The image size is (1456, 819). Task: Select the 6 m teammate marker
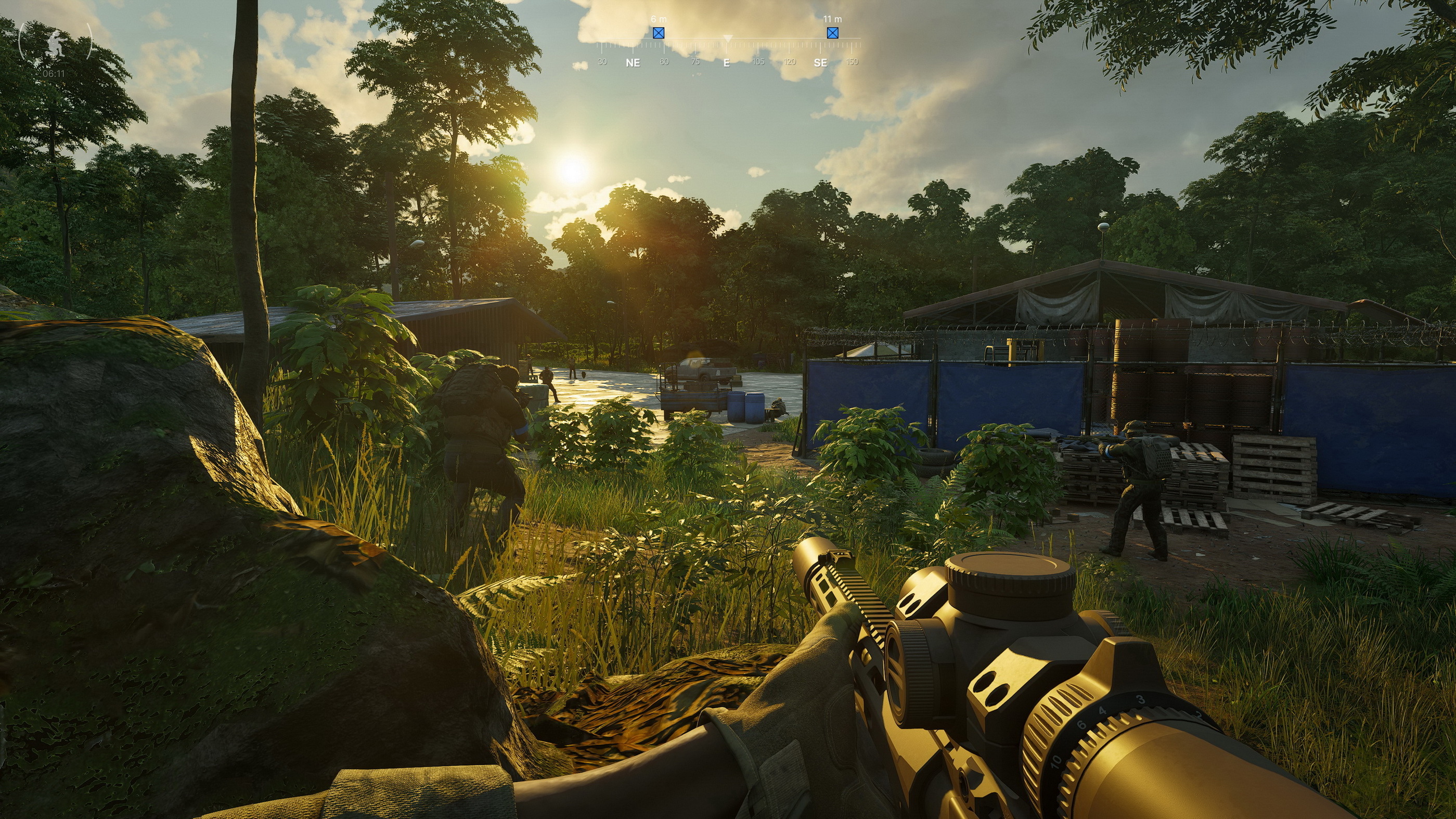[659, 33]
